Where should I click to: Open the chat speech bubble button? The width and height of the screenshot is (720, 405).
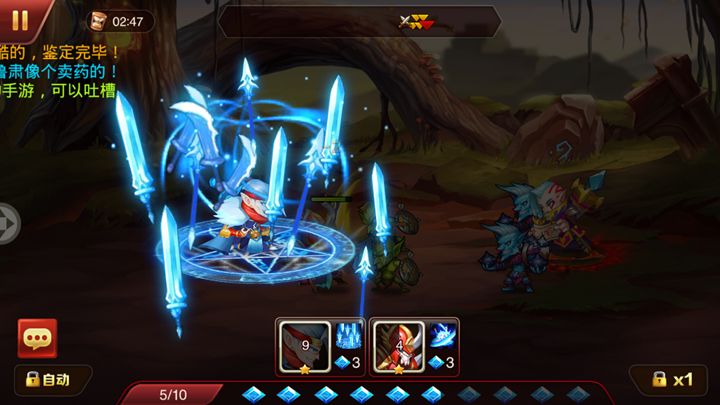(x=37, y=339)
